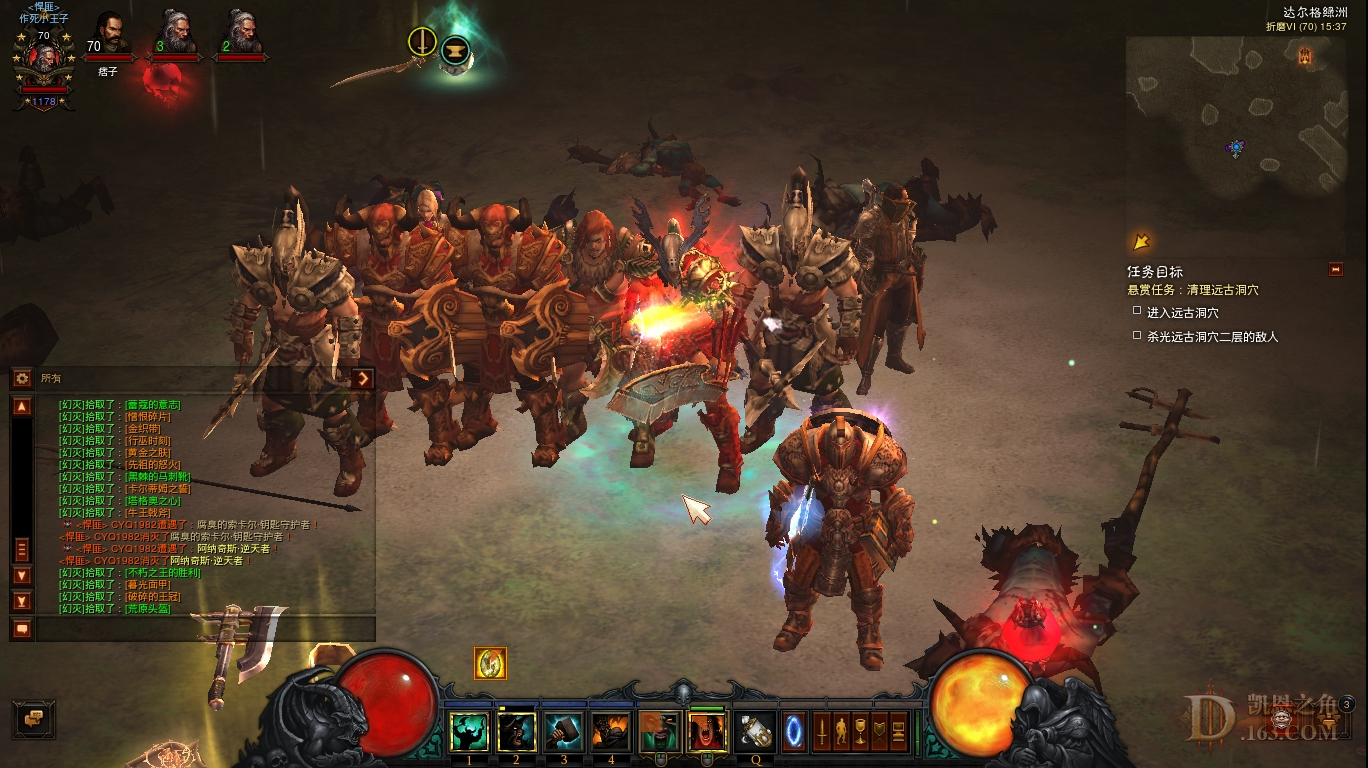This screenshot has width=1368, height=768.
Task: Select the 所有 chat filter tab
Action: pyautogui.click(x=51, y=377)
